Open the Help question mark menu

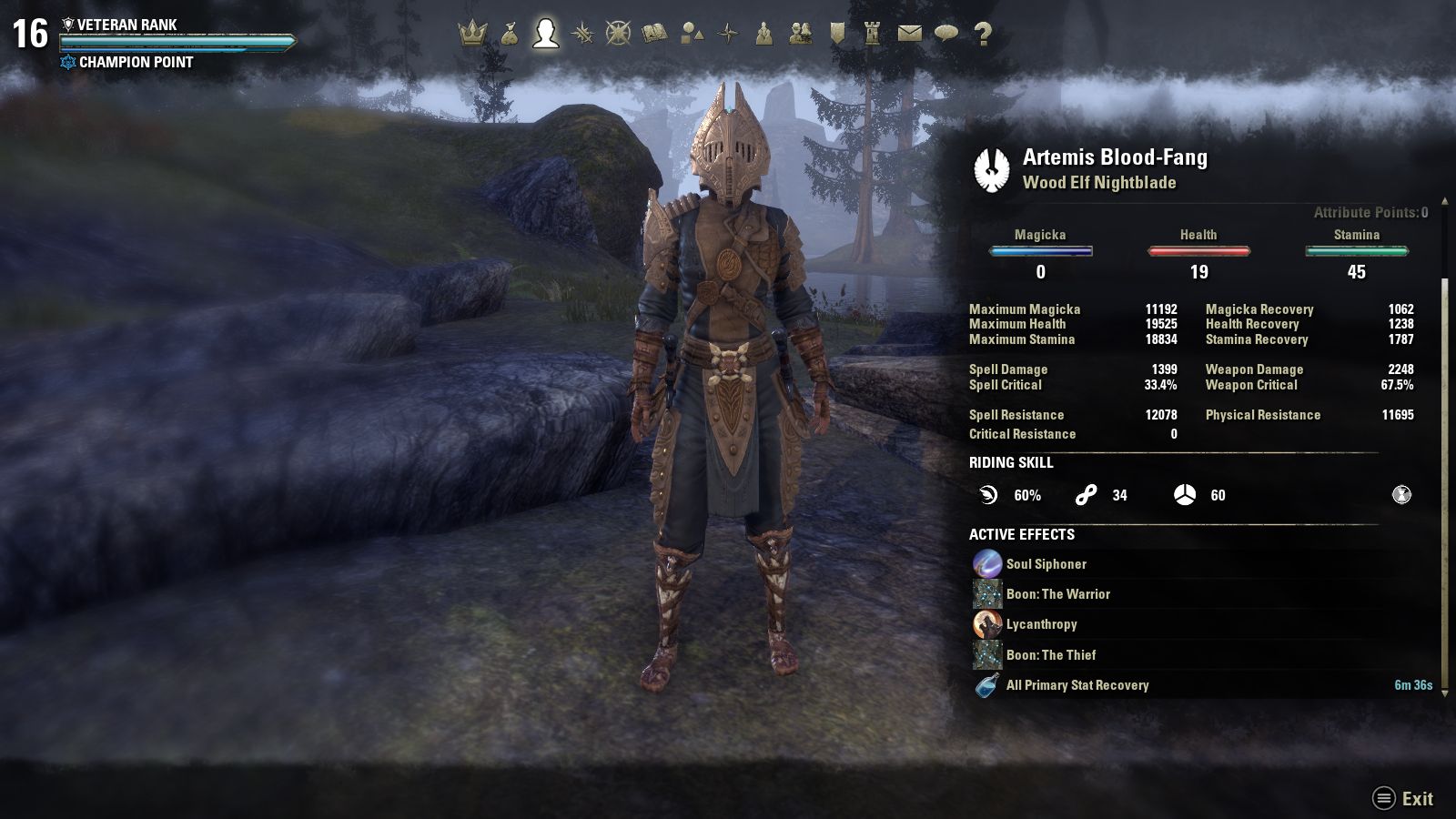(x=983, y=35)
